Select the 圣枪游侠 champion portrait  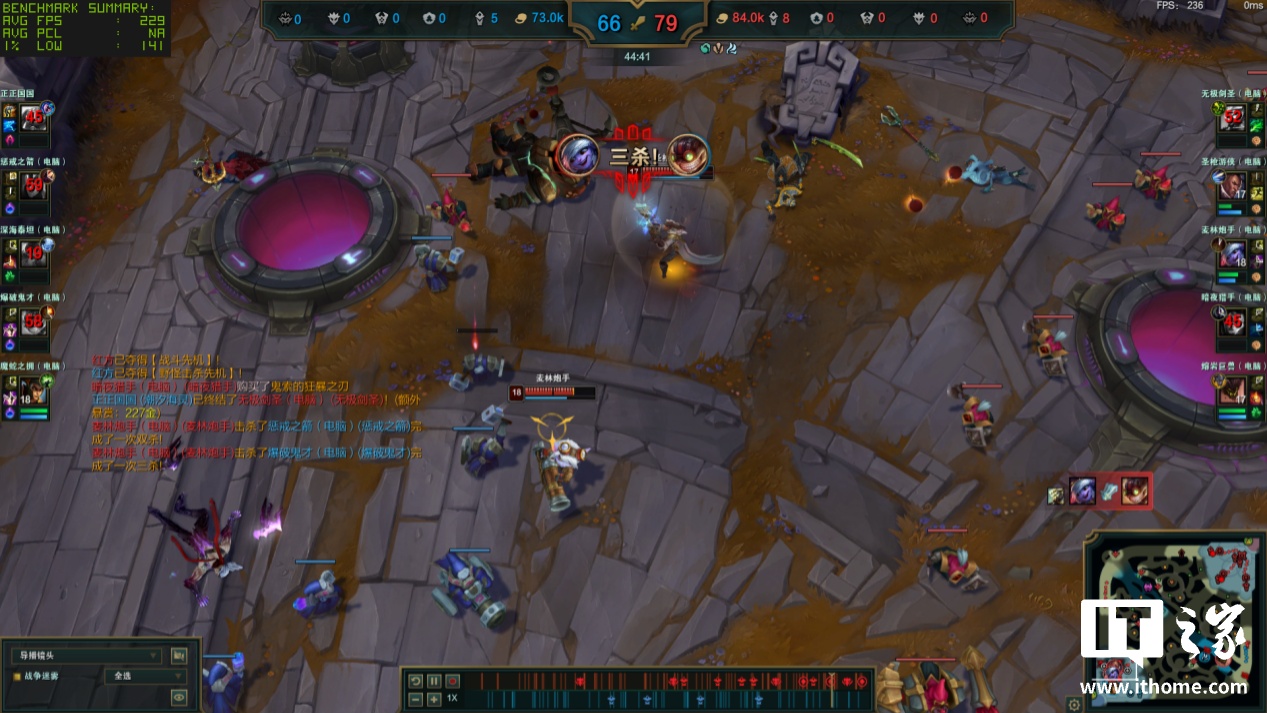pyautogui.click(x=1232, y=184)
